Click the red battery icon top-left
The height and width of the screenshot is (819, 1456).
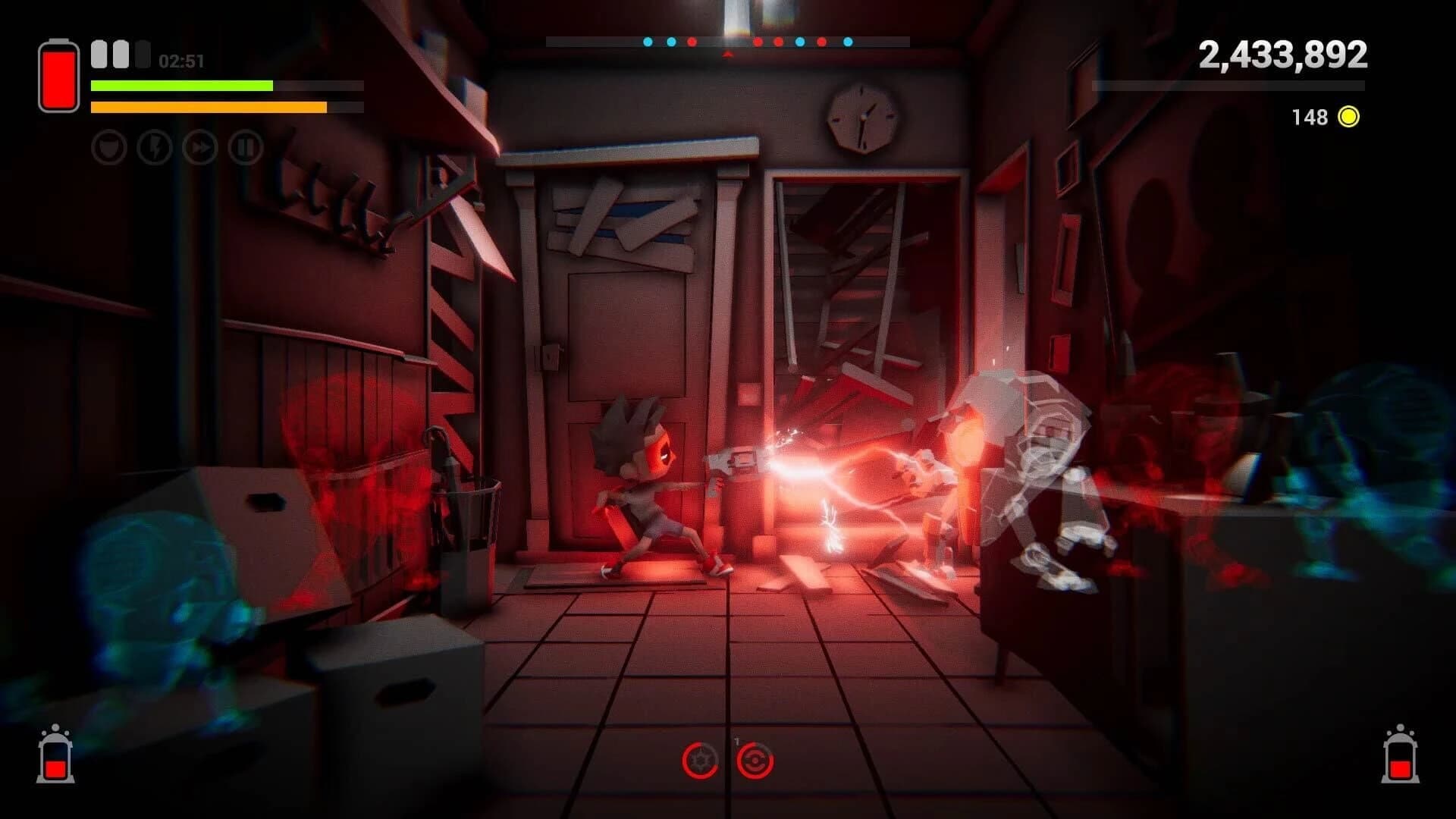[x=58, y=75]
